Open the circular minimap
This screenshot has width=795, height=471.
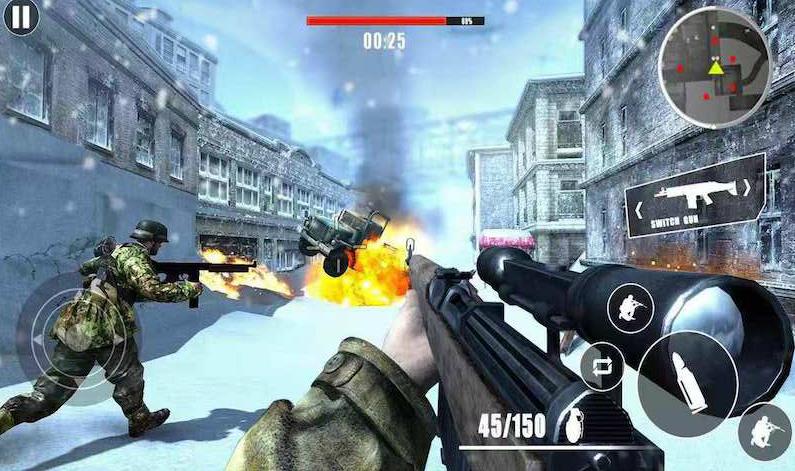[714, 68]
